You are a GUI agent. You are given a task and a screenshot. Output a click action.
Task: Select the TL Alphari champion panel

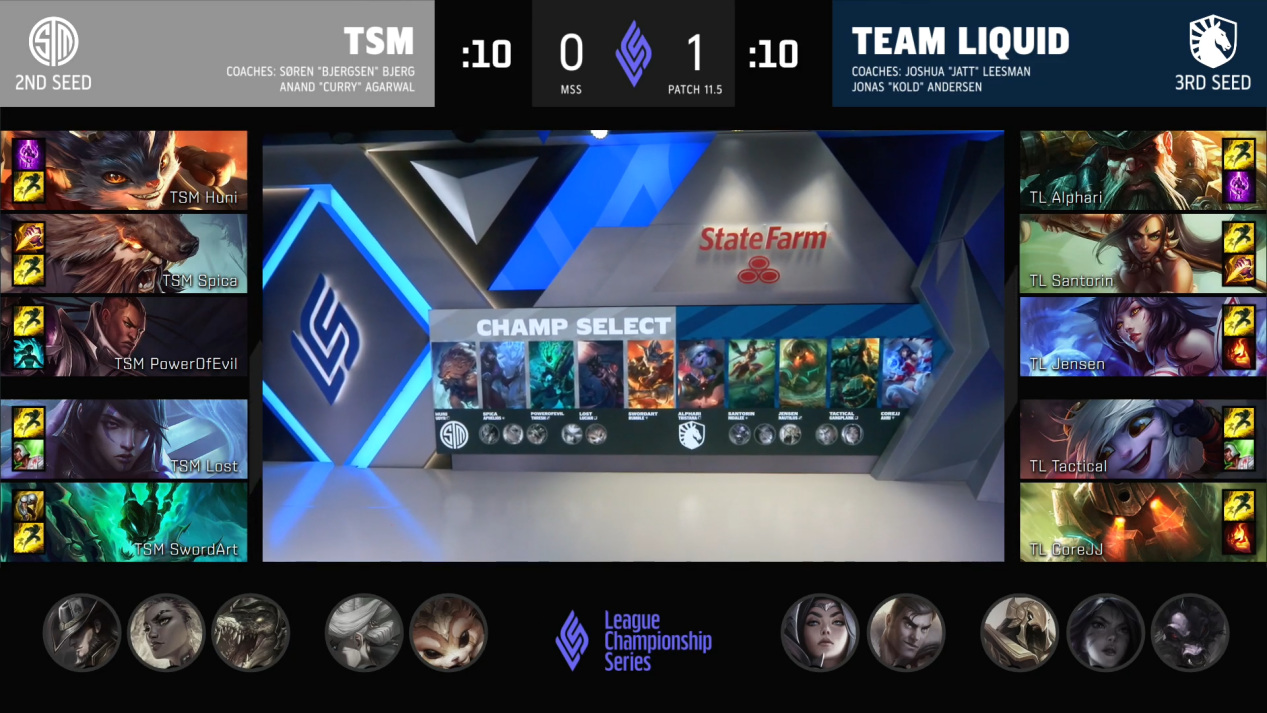pos(1142,170)
